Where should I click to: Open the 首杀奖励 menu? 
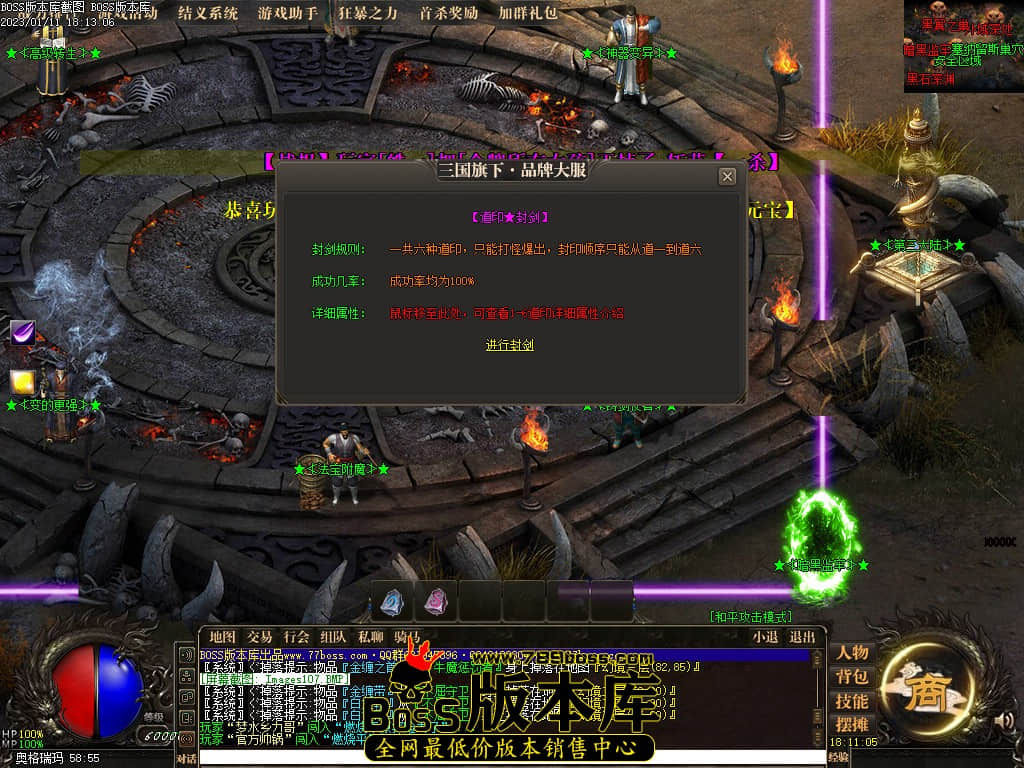(x=448, y=13)
